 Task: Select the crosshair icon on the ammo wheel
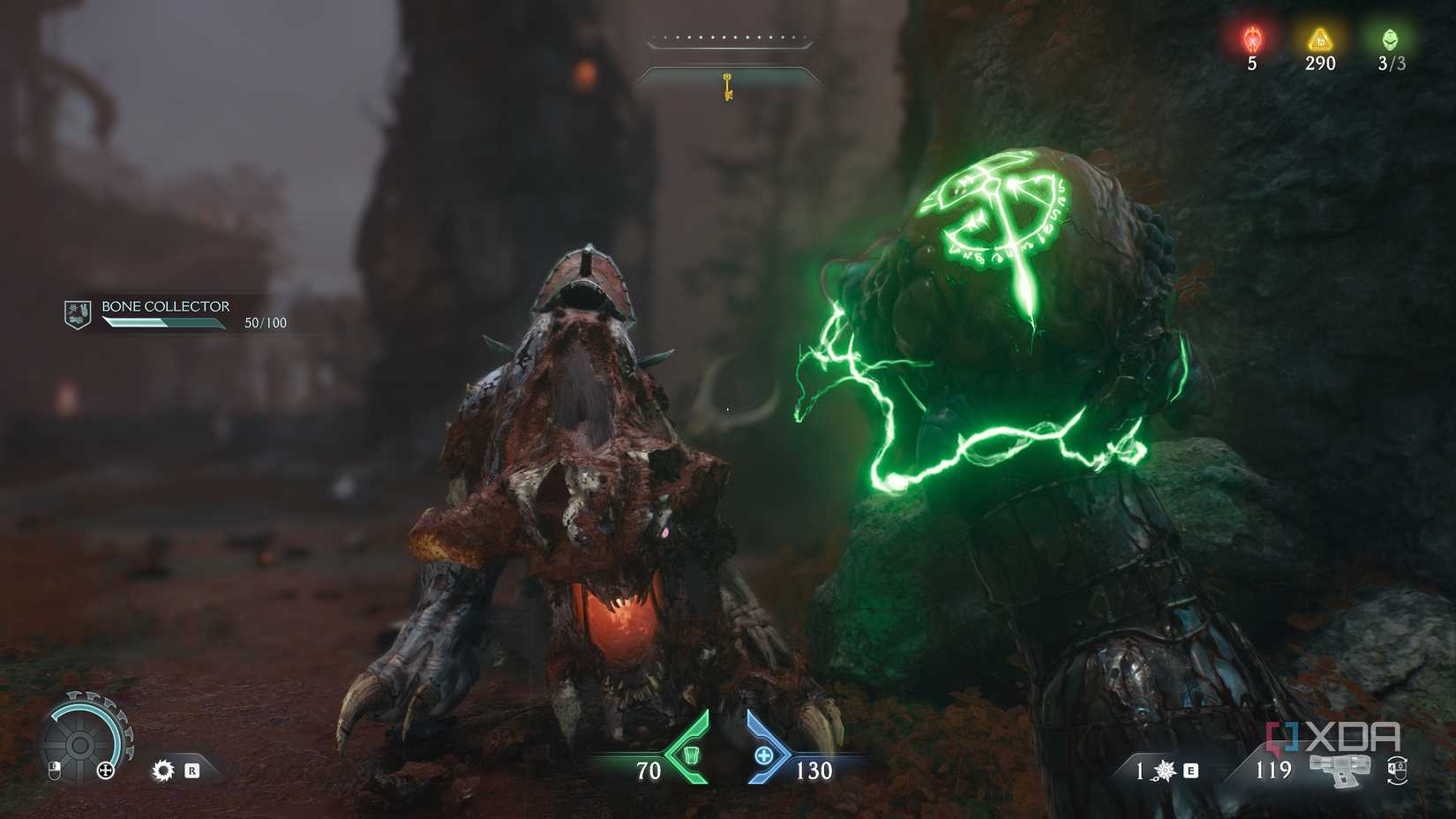click(x=105, y=770)
